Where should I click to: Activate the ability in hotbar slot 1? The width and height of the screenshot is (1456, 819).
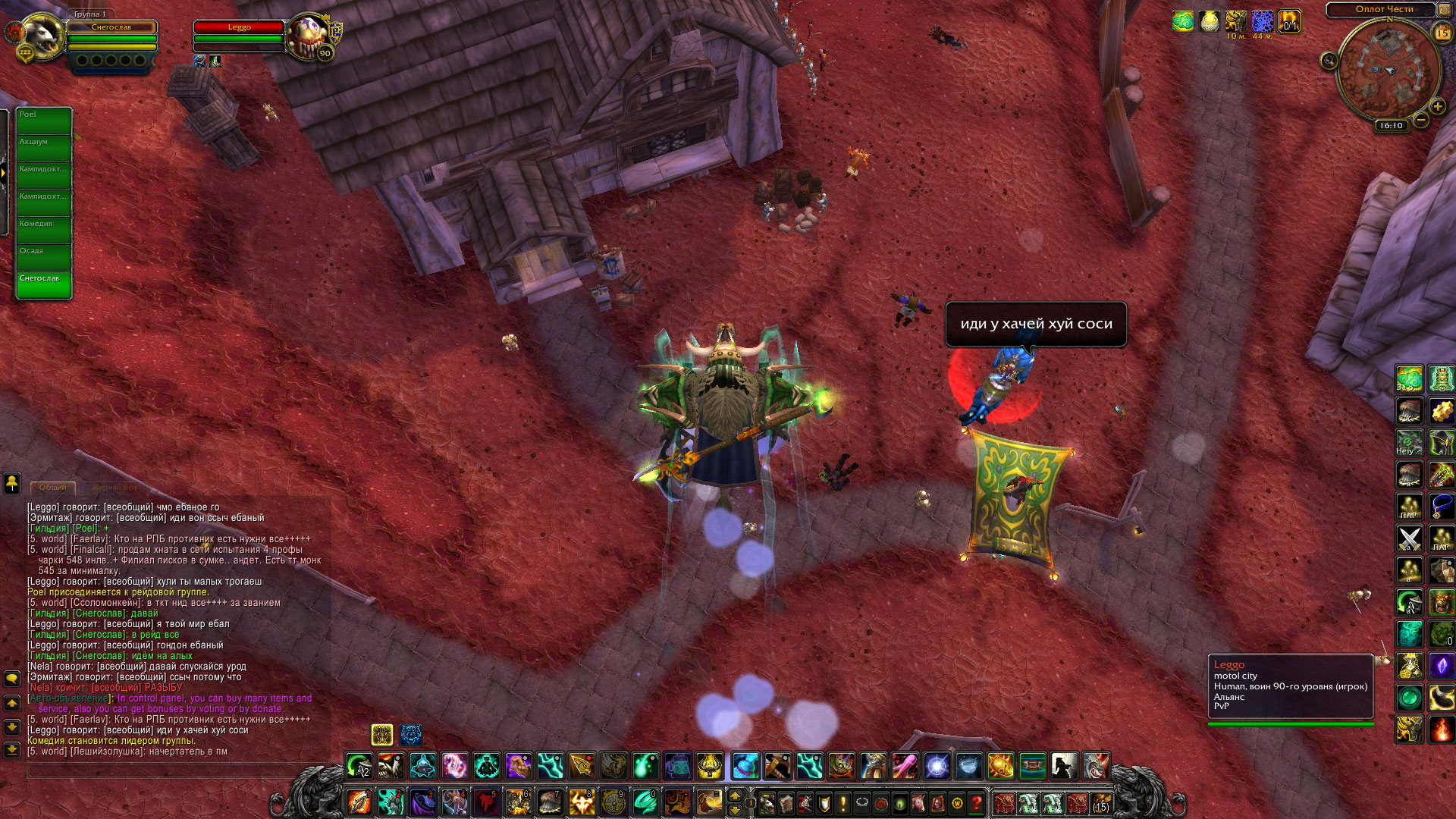[359, 801]
